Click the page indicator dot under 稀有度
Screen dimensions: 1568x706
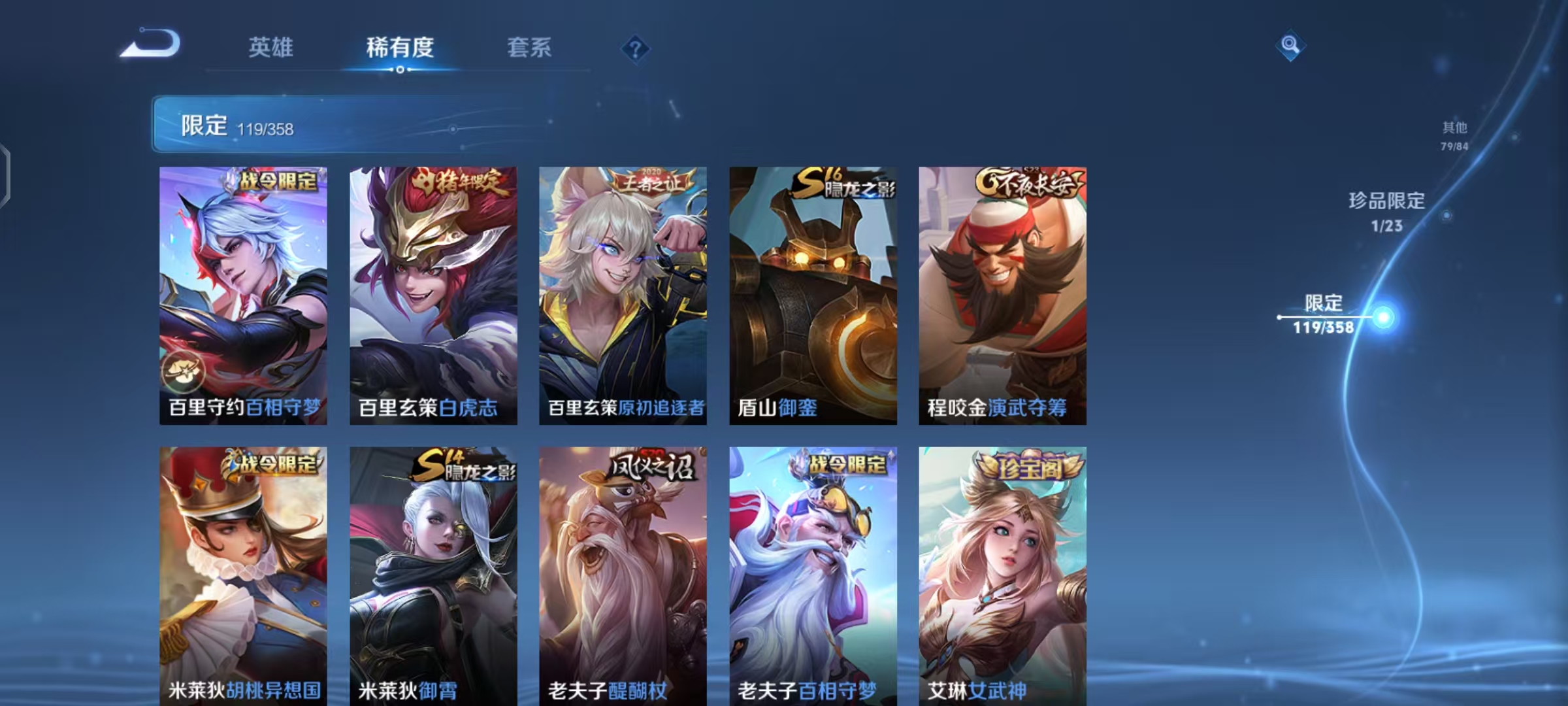pos(400,71)
